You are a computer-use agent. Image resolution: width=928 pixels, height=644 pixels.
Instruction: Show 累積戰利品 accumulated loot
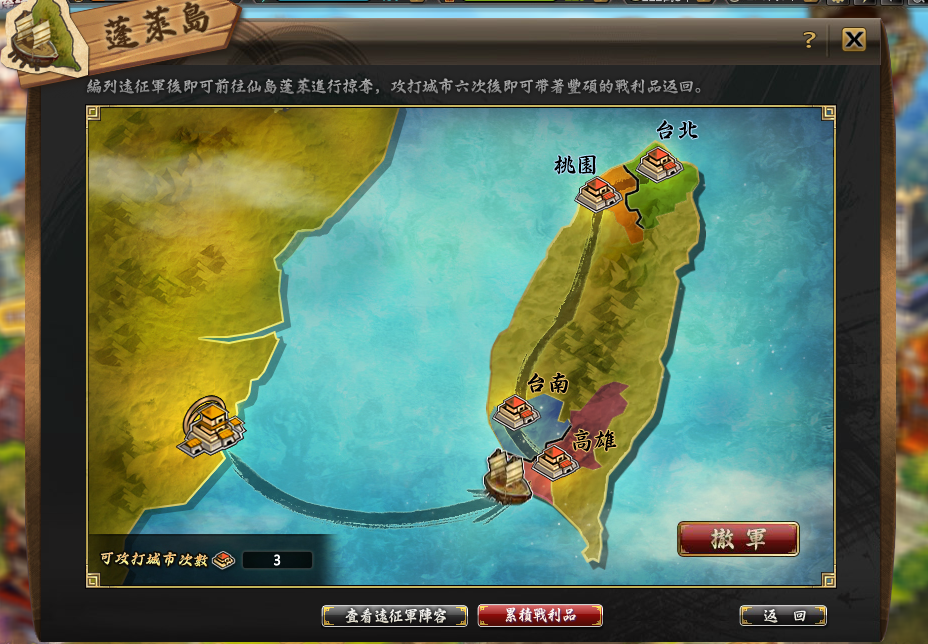pos(540,615)
